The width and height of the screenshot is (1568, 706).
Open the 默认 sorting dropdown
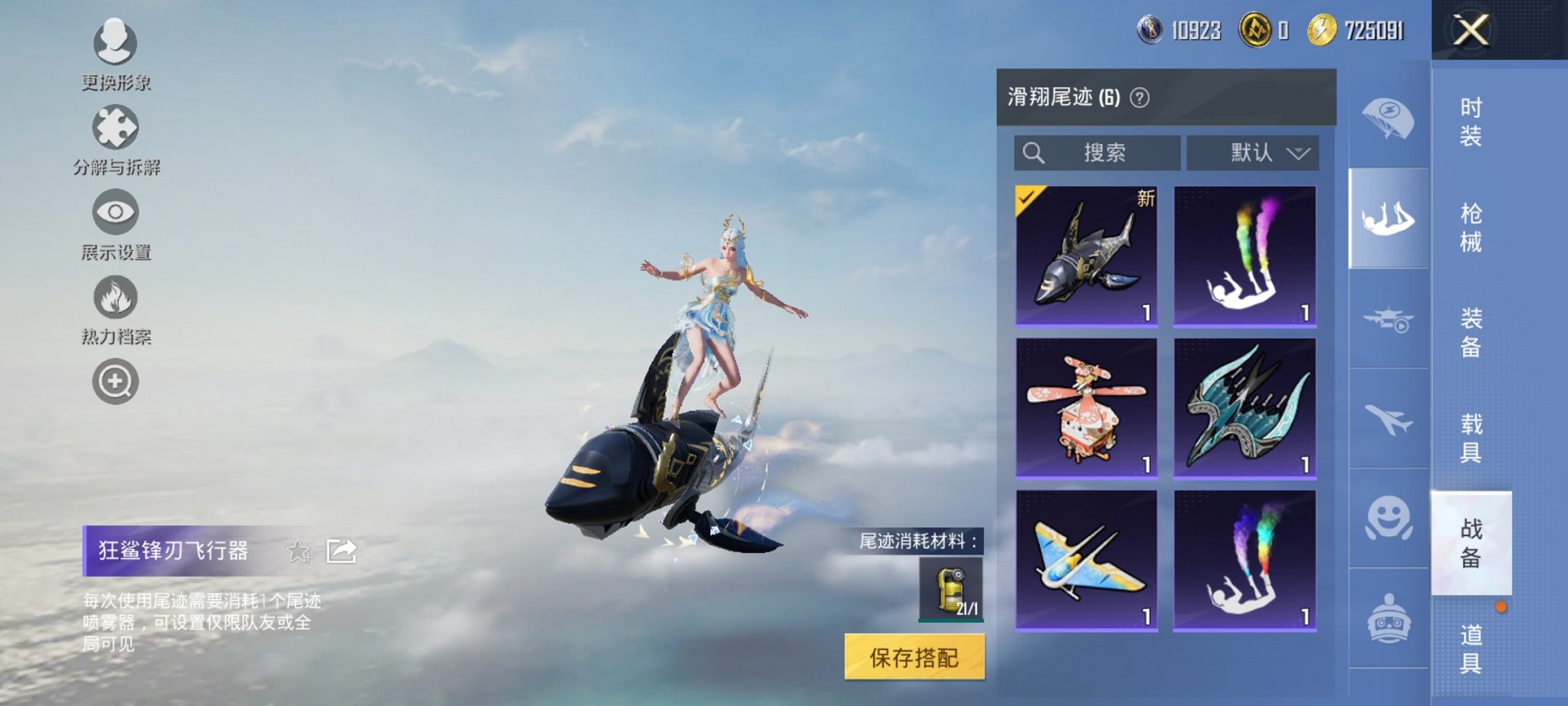click(x=1253, y=153)
